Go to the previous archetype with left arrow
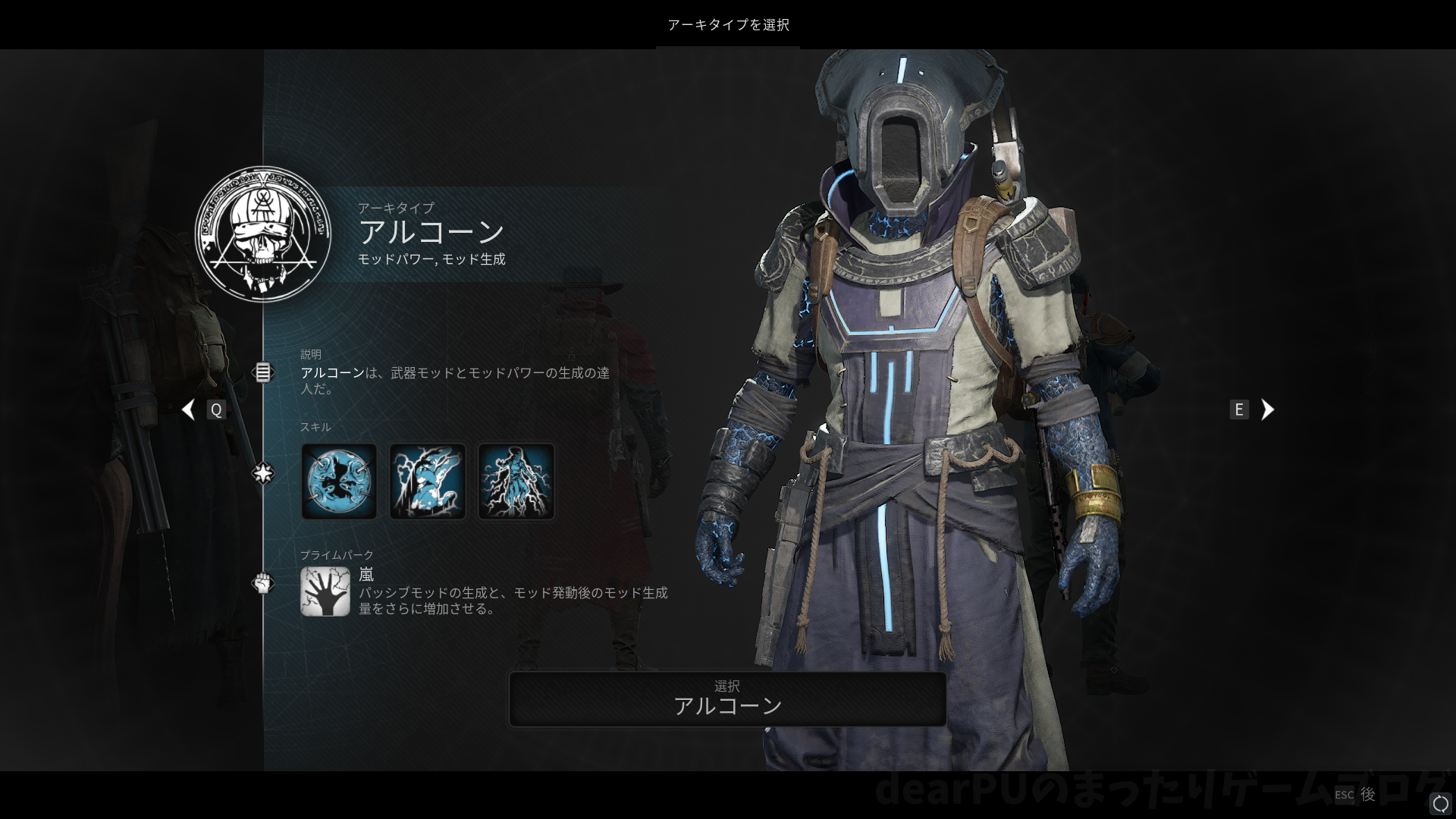This screenshot has width=1456, height=819. (x=189, y=409)
